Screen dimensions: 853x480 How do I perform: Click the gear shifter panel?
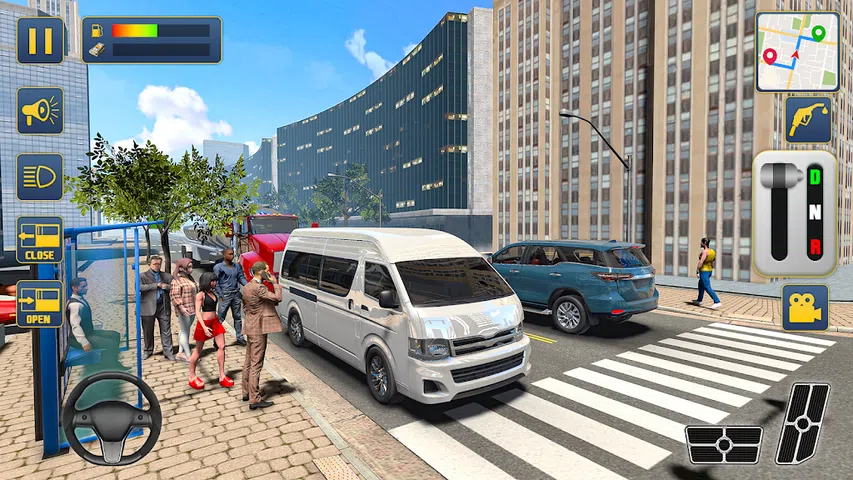[794, 213]
